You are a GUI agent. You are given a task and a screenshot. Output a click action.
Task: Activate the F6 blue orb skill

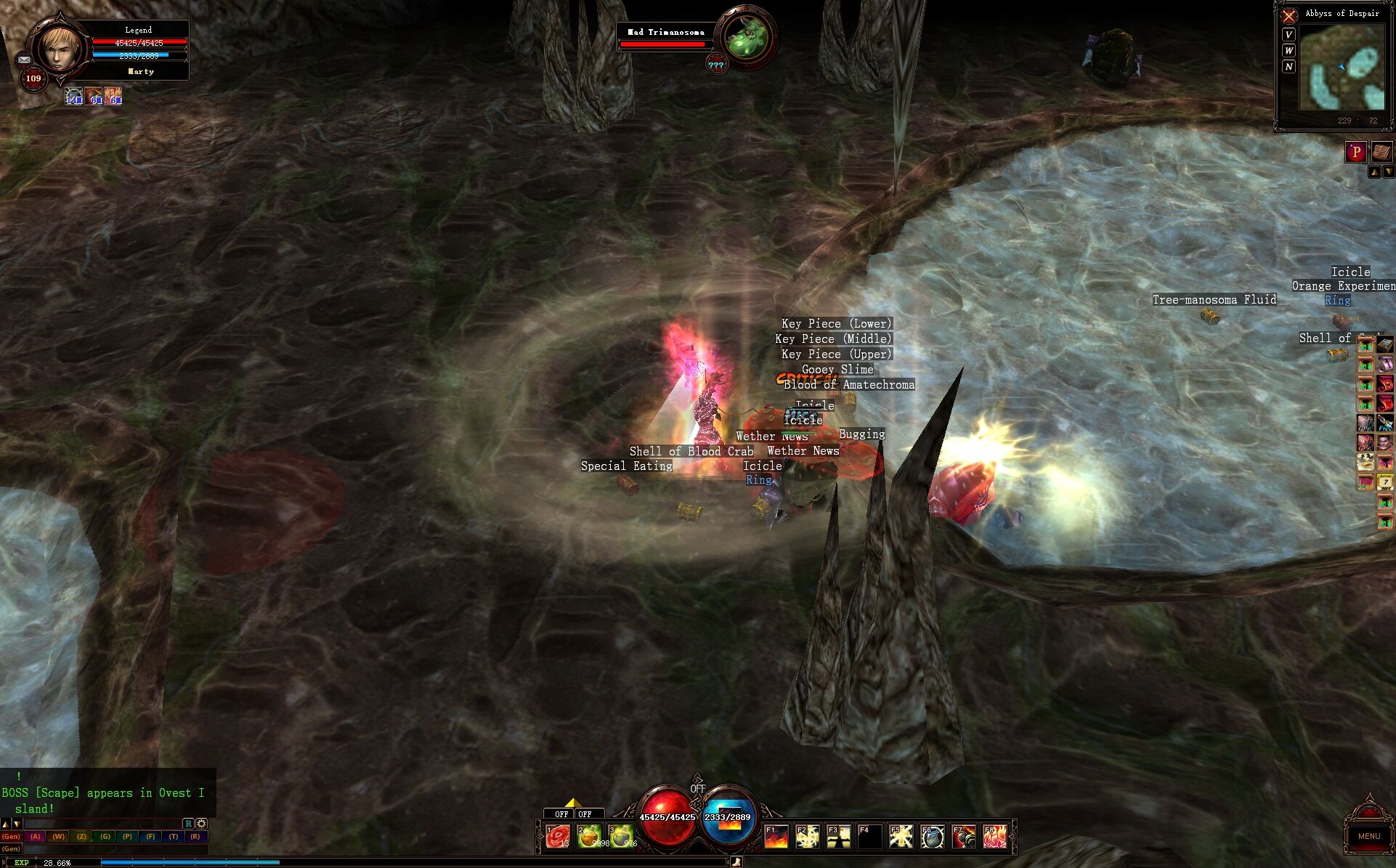[x=933, y=837]
